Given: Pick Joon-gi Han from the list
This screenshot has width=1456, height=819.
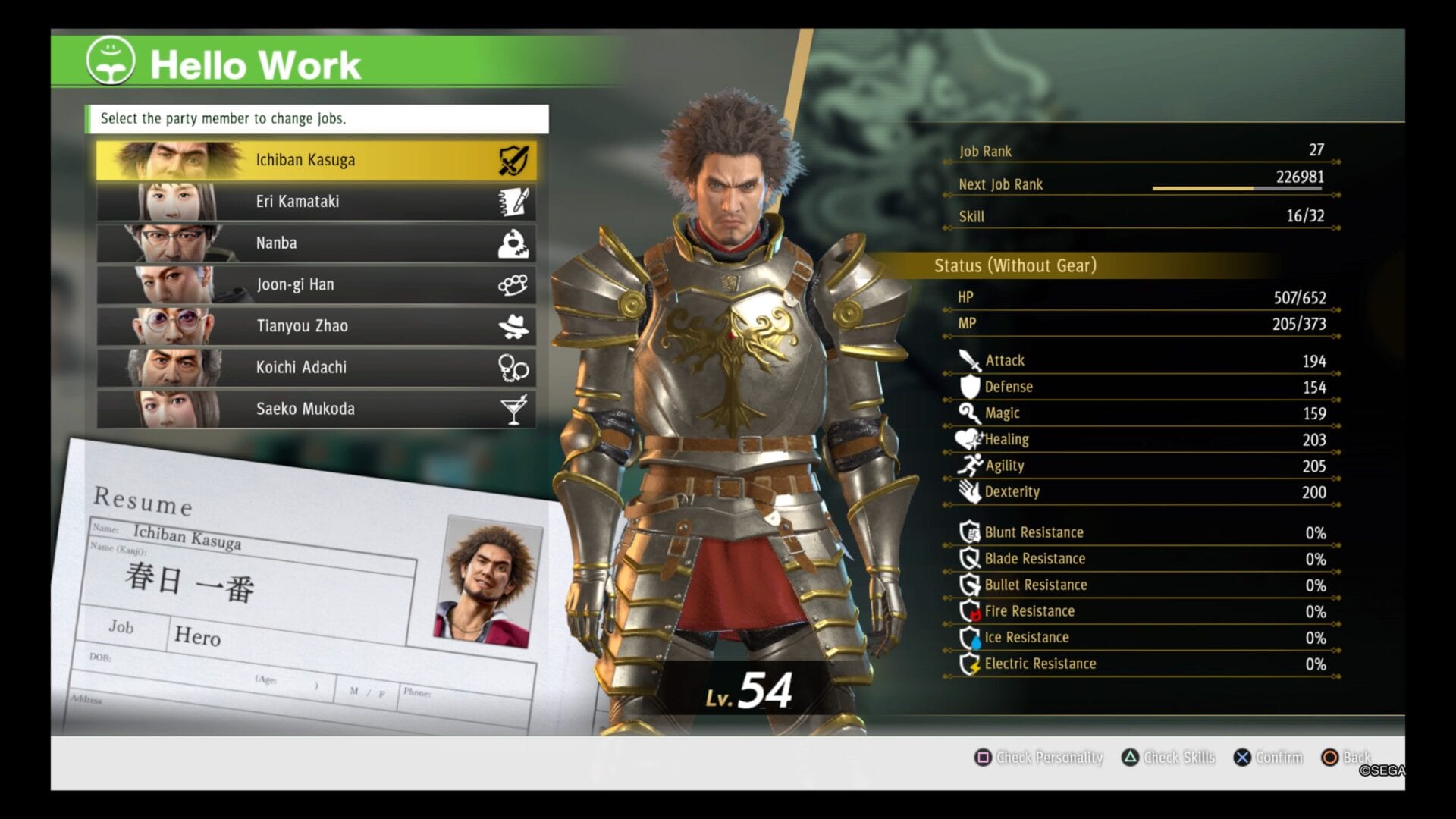Looking at the screenshot, I should coord(316,285).
